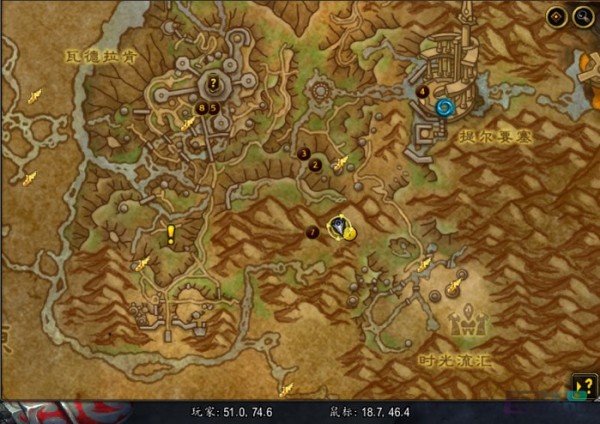Select quest marker number 2
The height and width of the screenshot is (424, 600).
coord(316,165)
